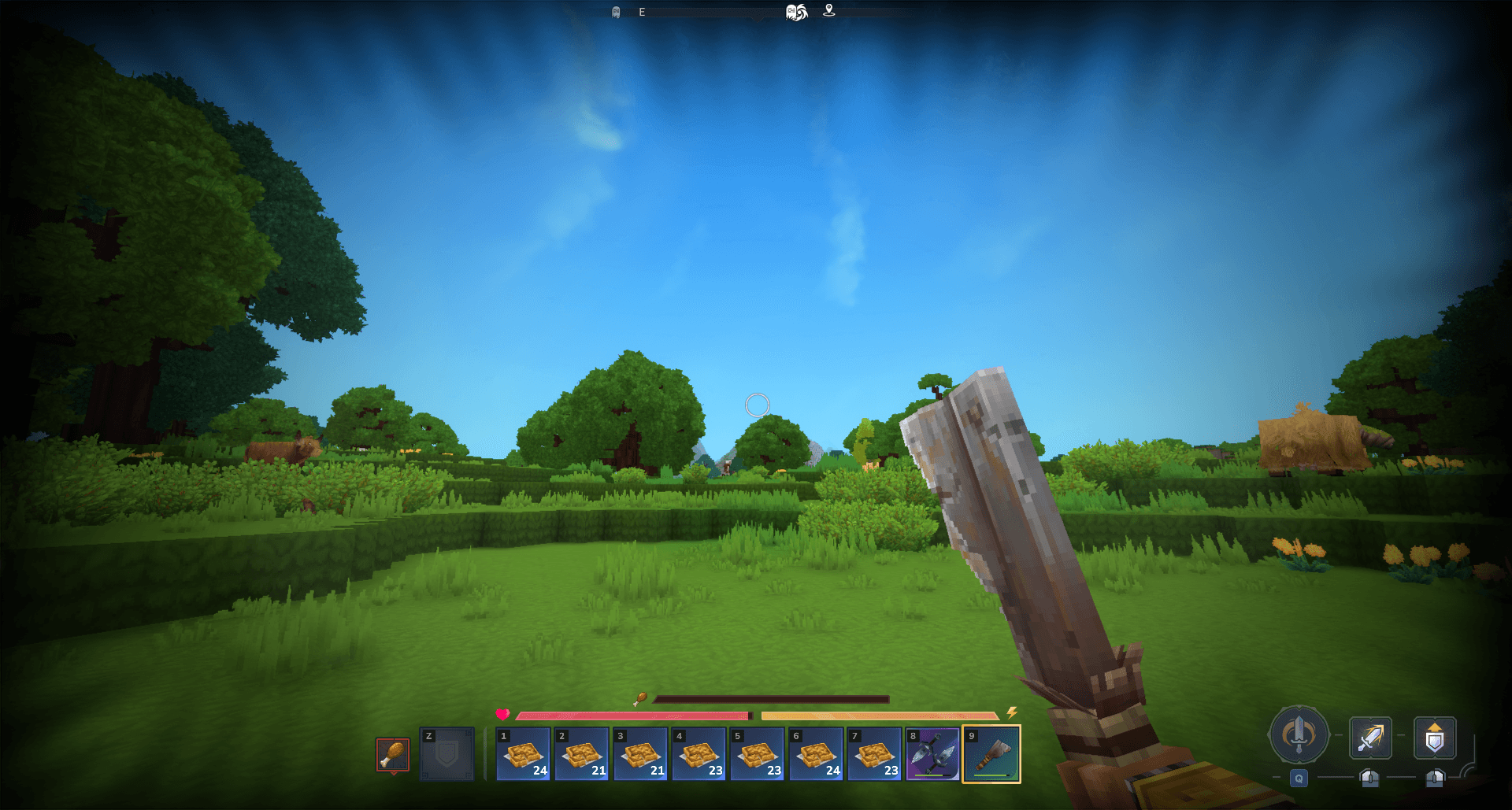Click the faded tombstone marker near E
This screenshot has height=810, width=1512.
616,12
